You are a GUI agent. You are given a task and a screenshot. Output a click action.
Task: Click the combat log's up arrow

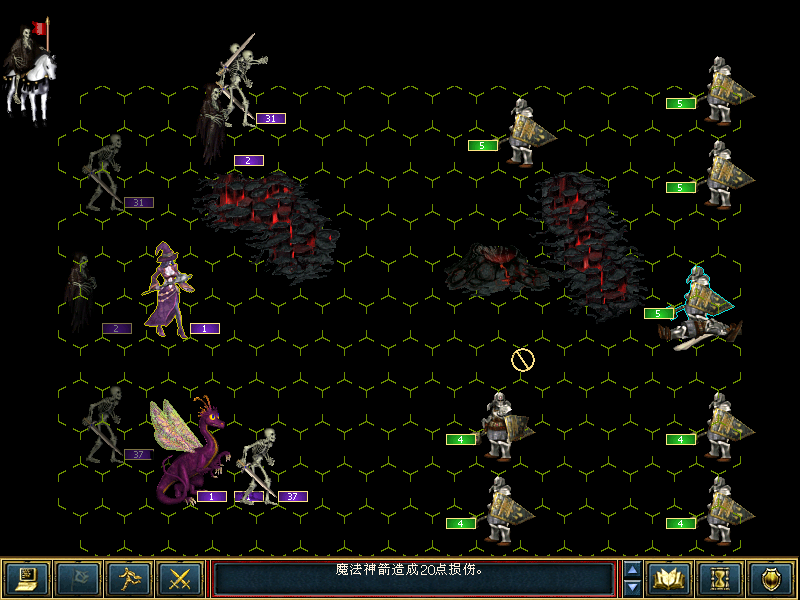[632, 570]
